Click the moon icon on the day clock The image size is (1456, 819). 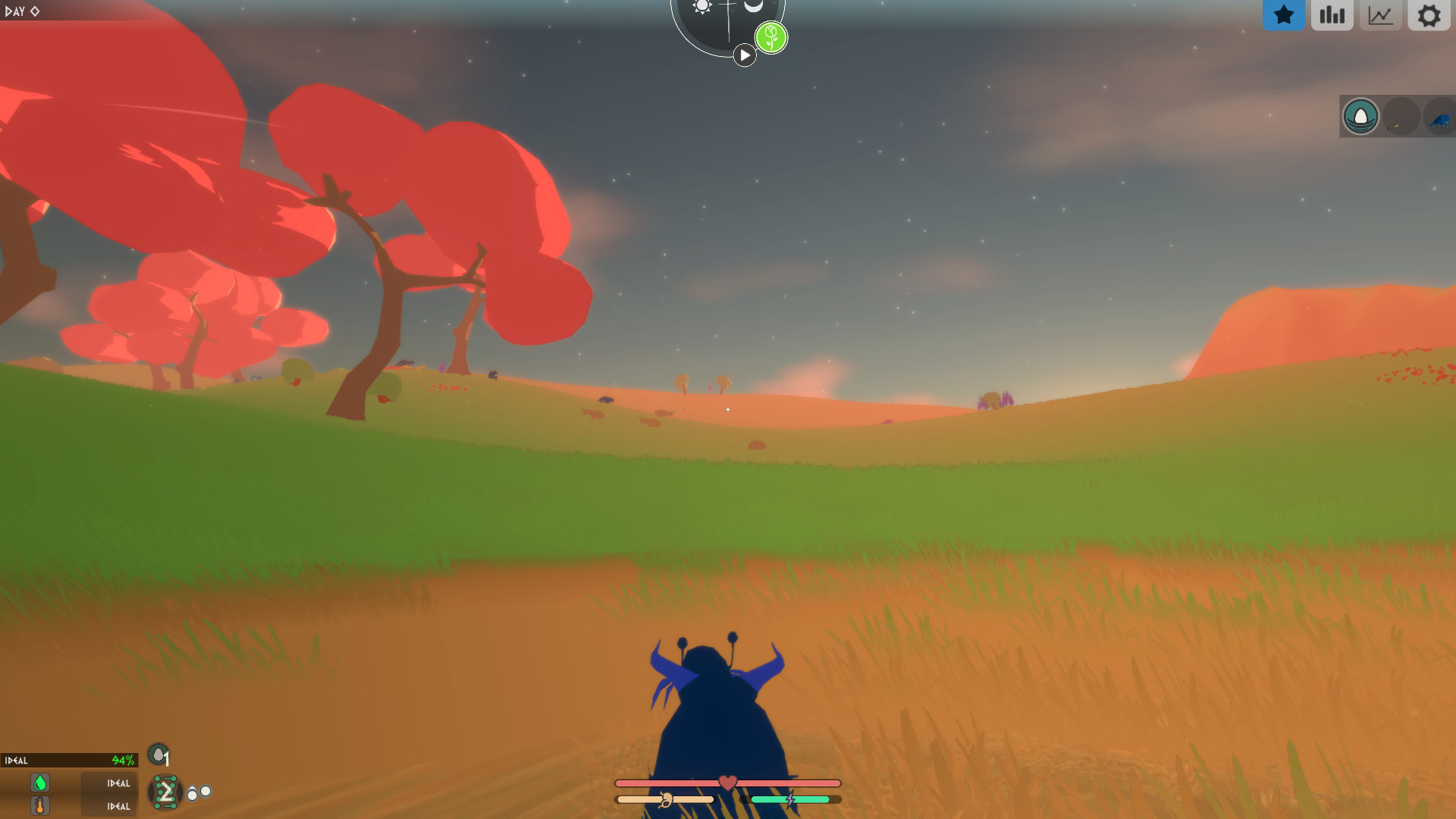point(753,6)
